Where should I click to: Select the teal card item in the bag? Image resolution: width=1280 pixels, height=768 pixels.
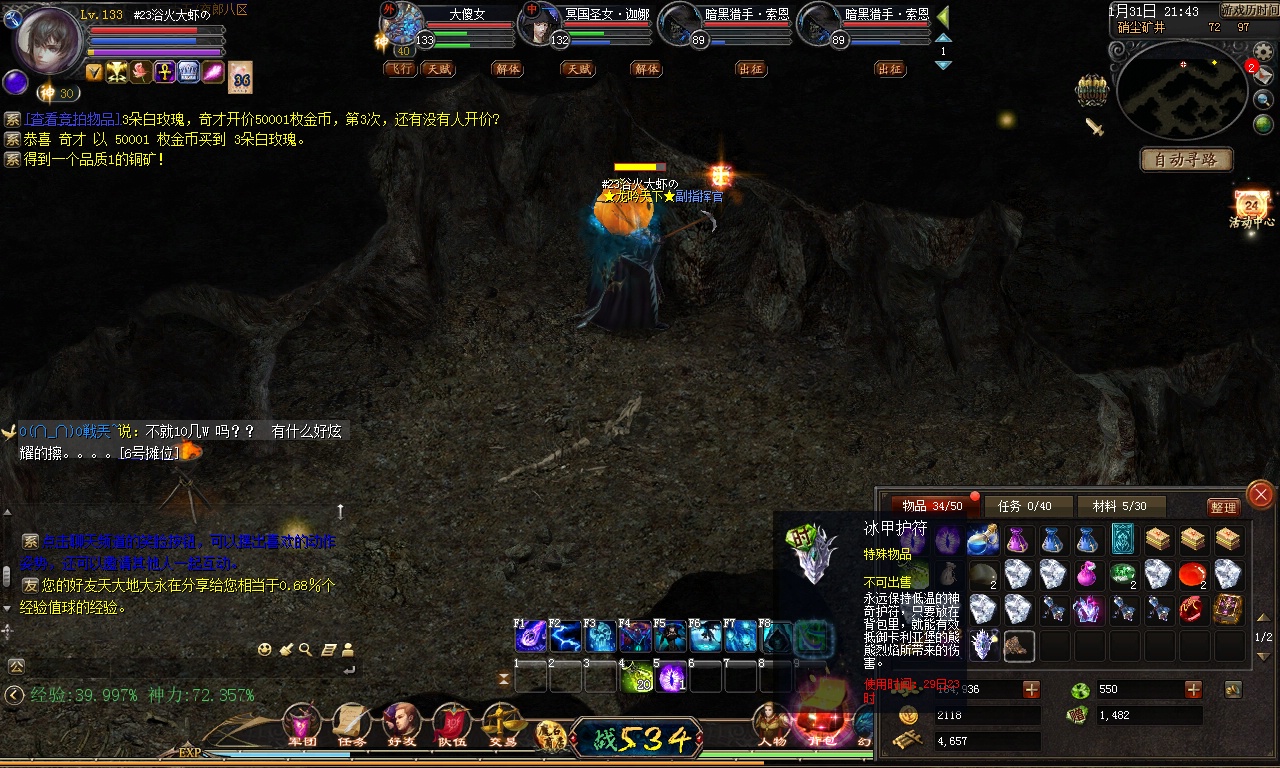point(1123,540)
